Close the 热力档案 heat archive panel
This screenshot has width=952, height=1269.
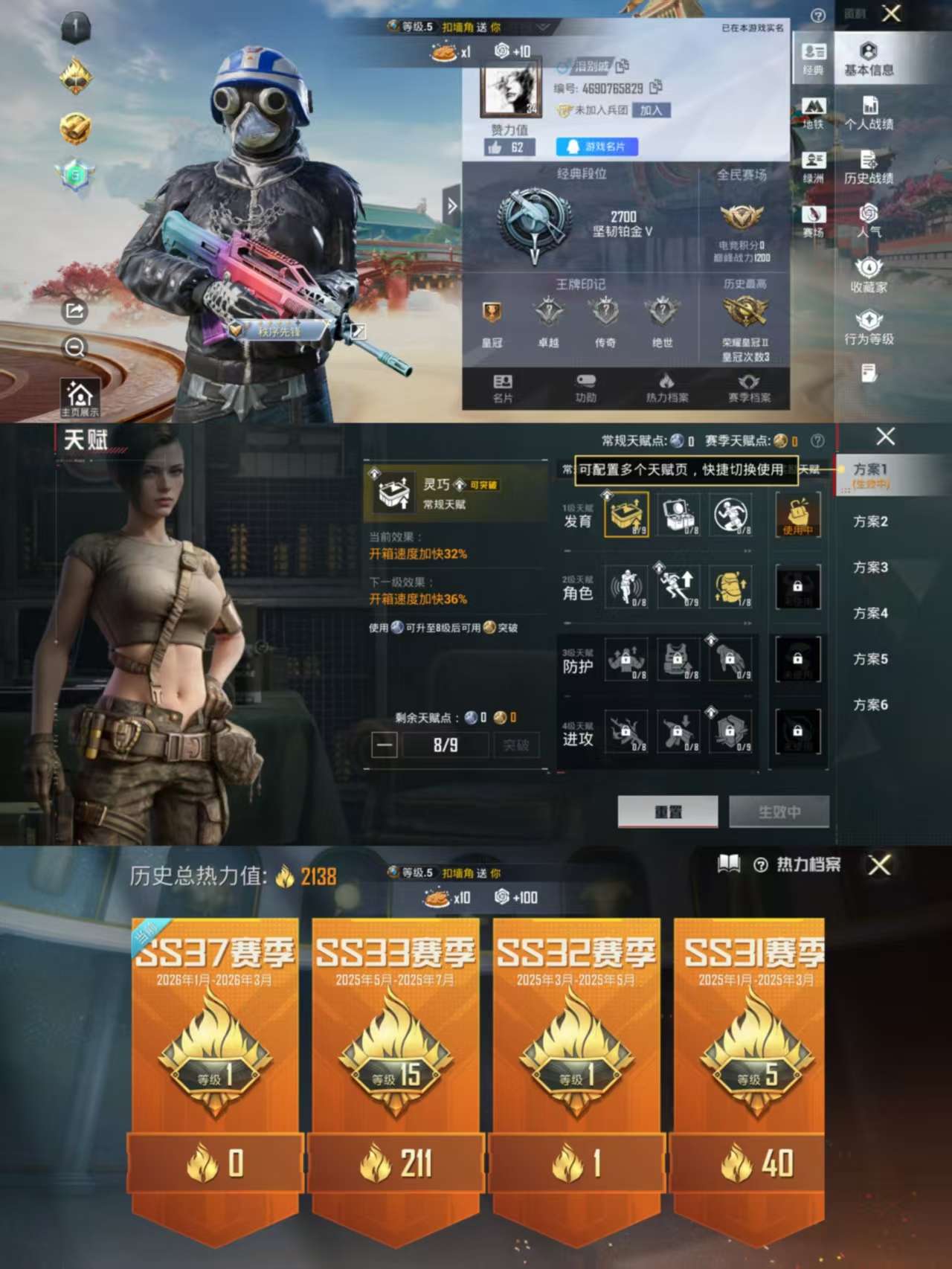[x=879, y=864]
